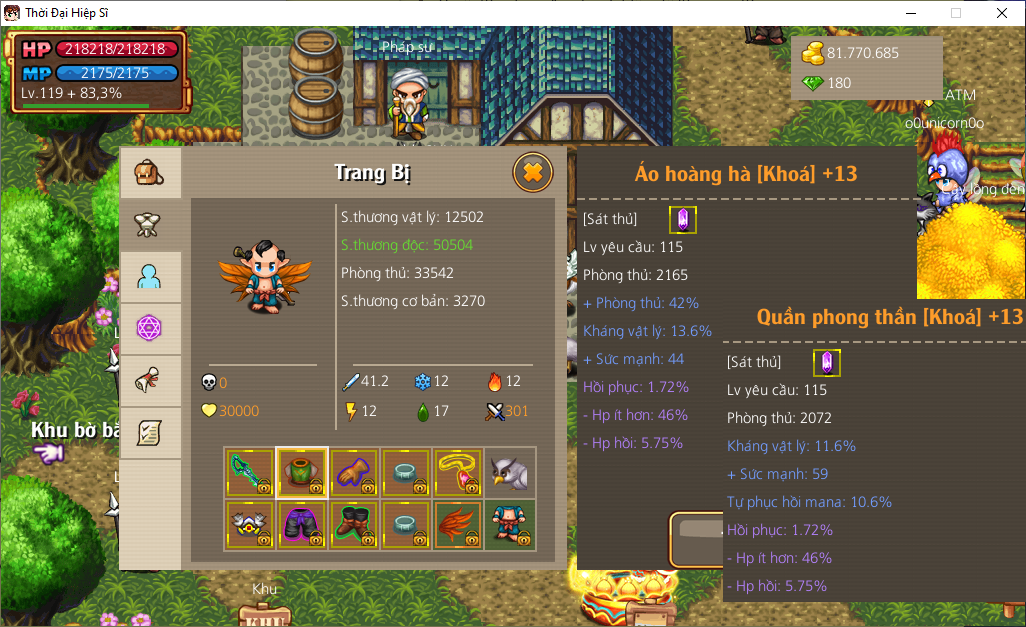The image size is (1026, 627).
Task: Close the Trang Bị panel
Action: coord(533,173)
